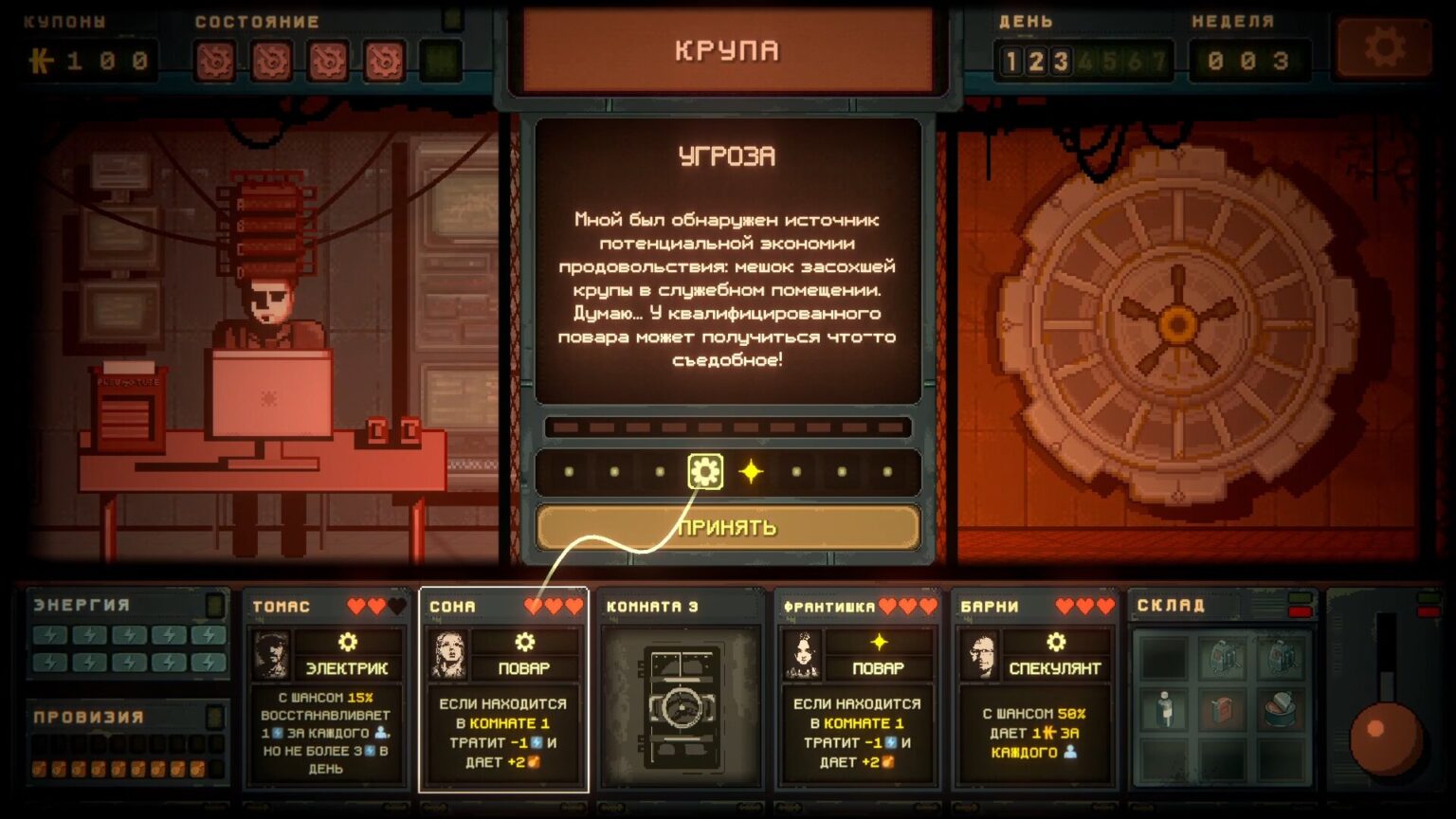Click Томас's portrait
1456x819 pixels.
point(271,654)
